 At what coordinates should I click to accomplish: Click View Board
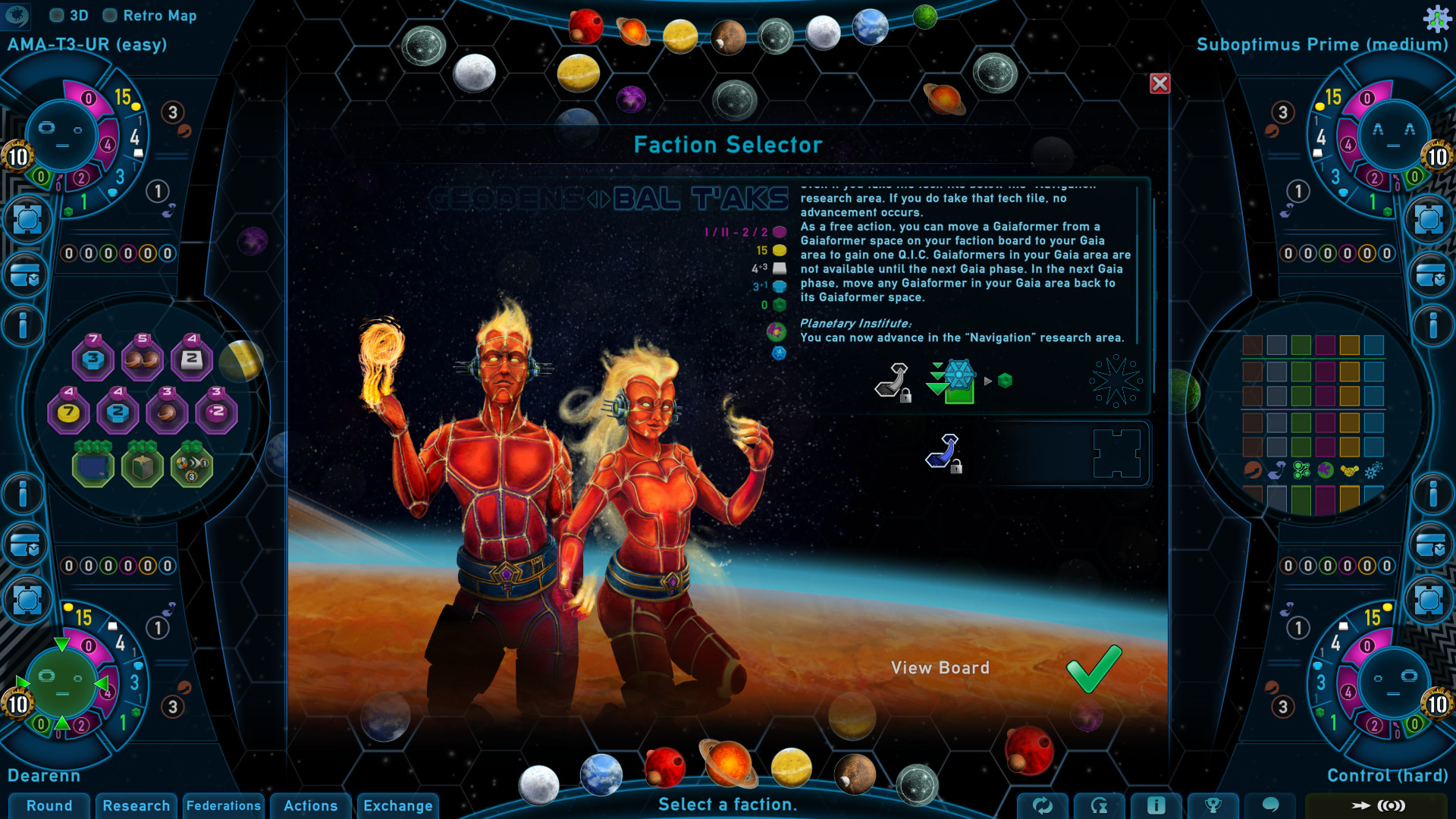point(941,668)
